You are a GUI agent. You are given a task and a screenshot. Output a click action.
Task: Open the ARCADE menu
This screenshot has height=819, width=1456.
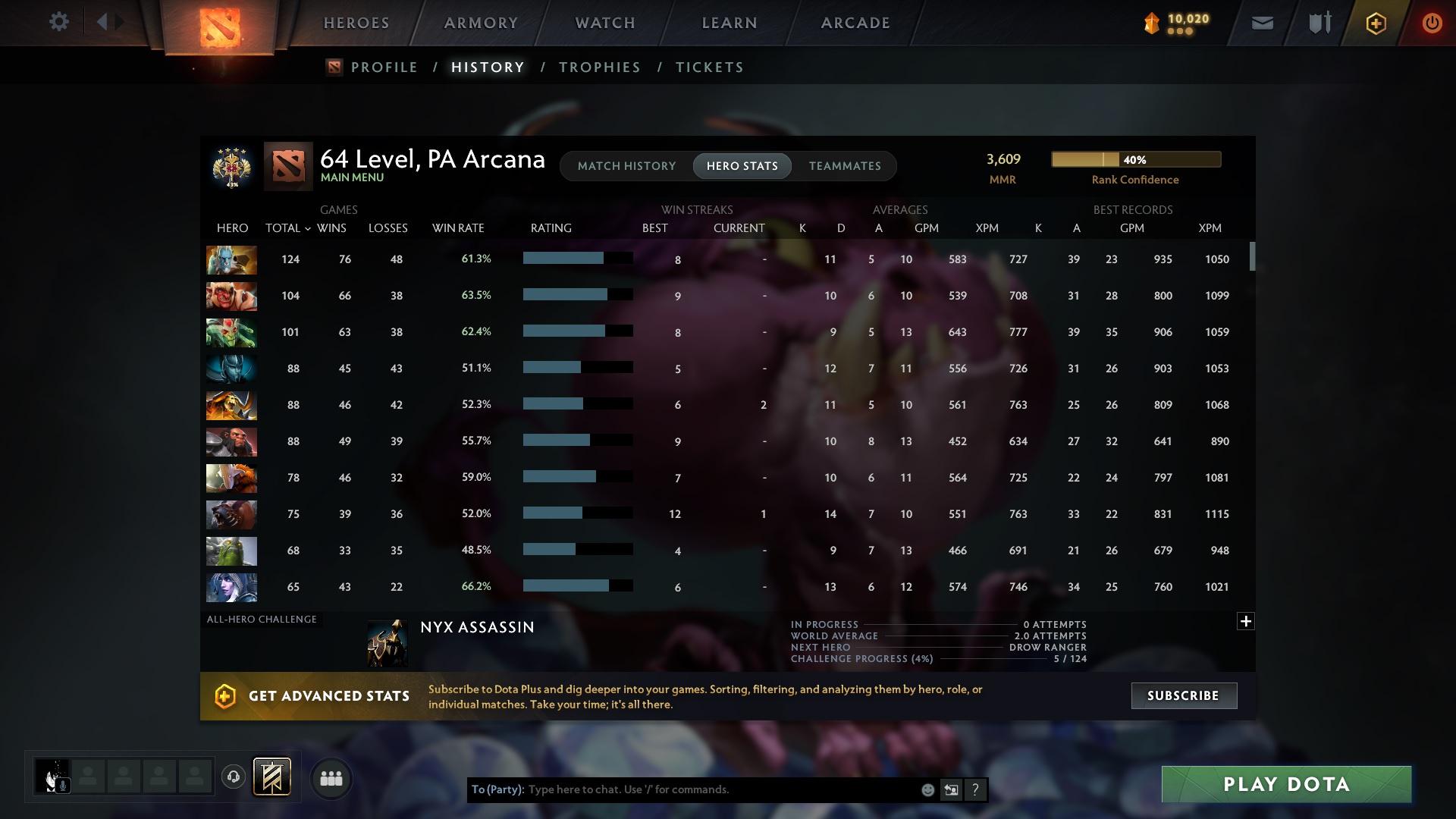855,23
